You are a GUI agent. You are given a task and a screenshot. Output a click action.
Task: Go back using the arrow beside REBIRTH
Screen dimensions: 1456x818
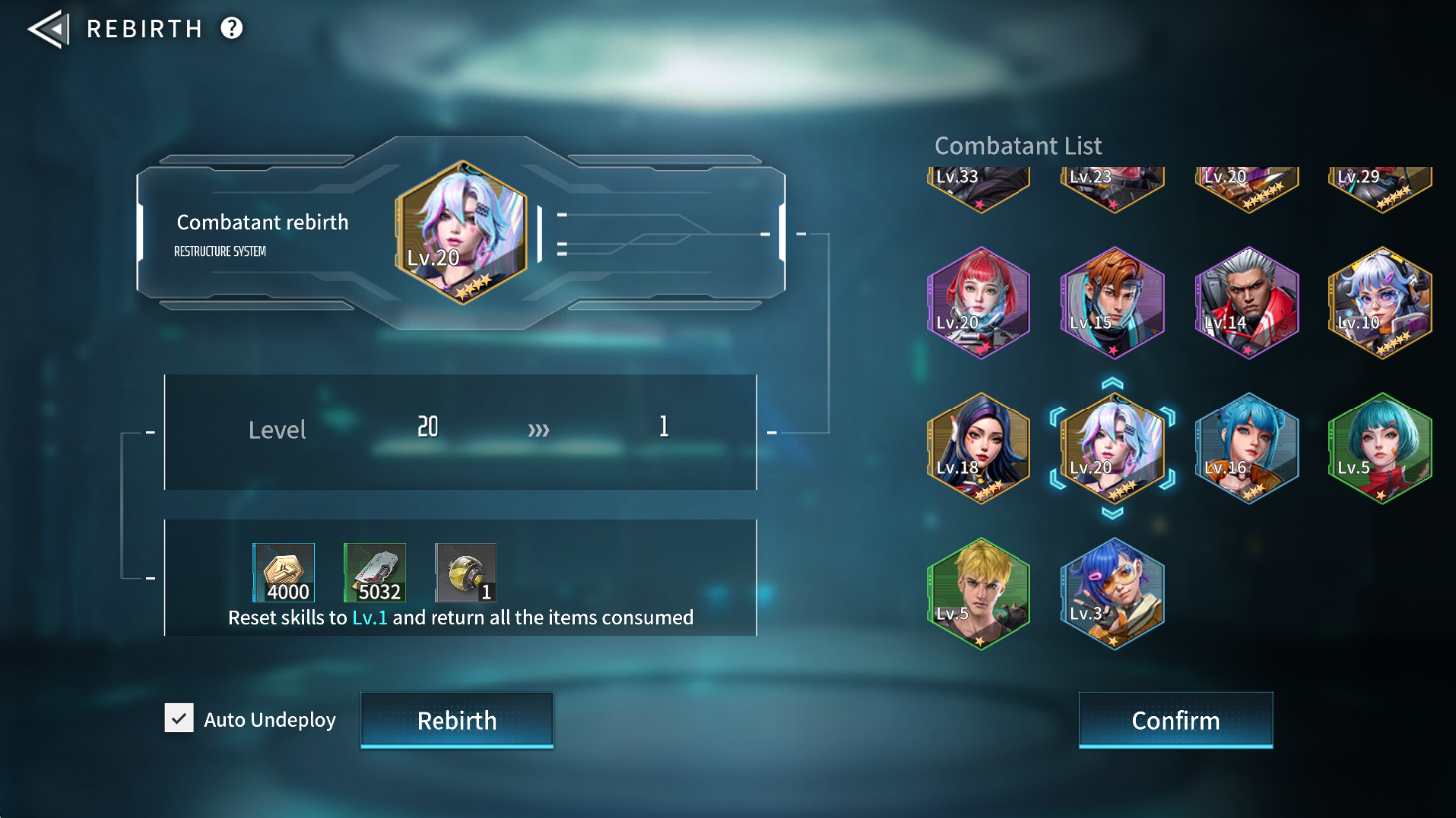tap(47, 29)
